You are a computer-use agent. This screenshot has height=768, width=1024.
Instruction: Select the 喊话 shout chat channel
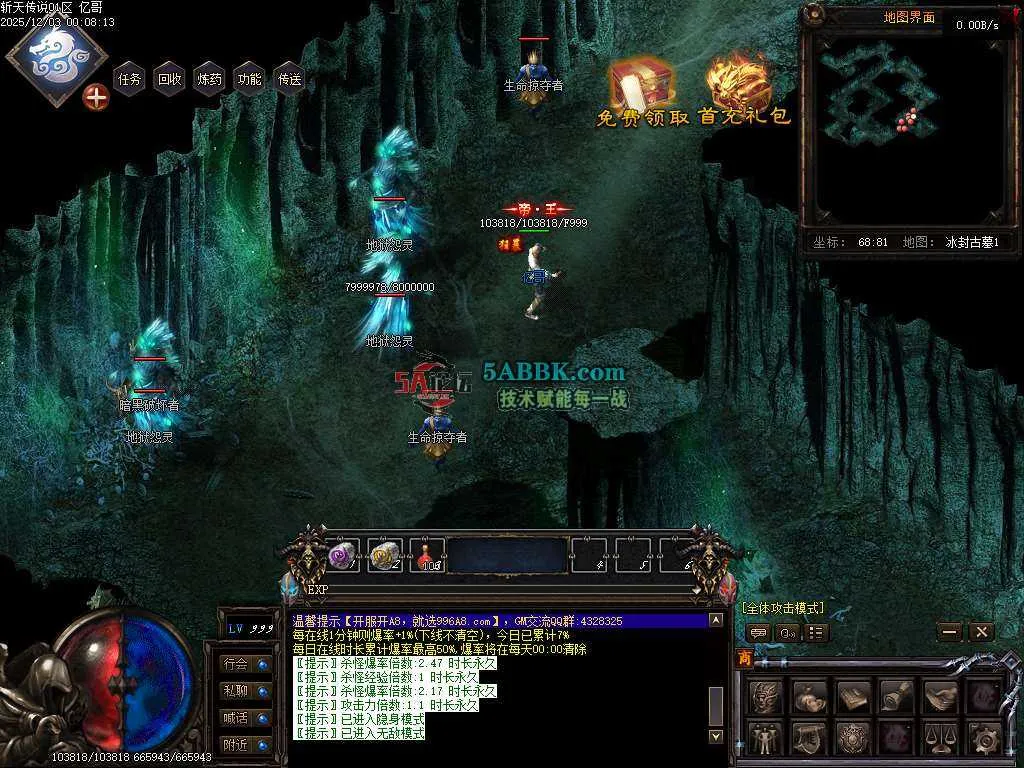tap(237, 718)
